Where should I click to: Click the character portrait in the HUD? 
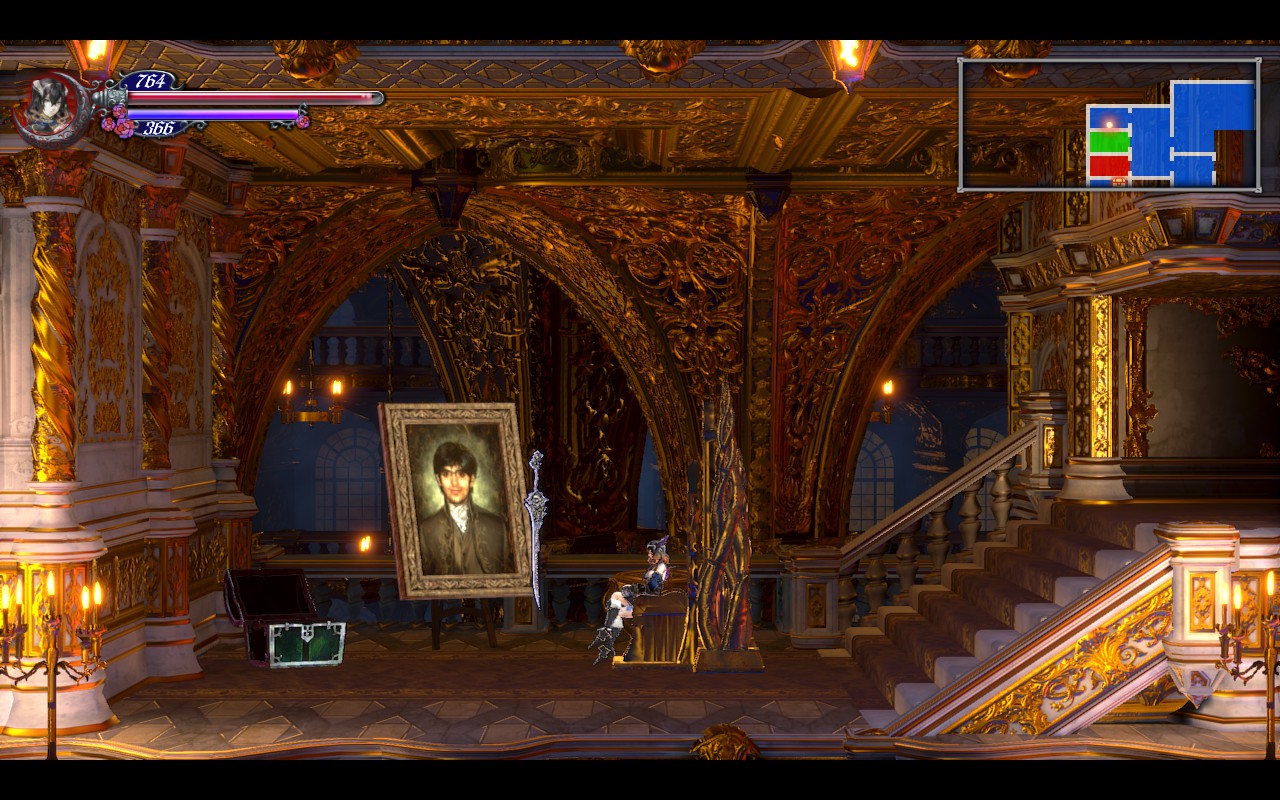tap(52, 108)
